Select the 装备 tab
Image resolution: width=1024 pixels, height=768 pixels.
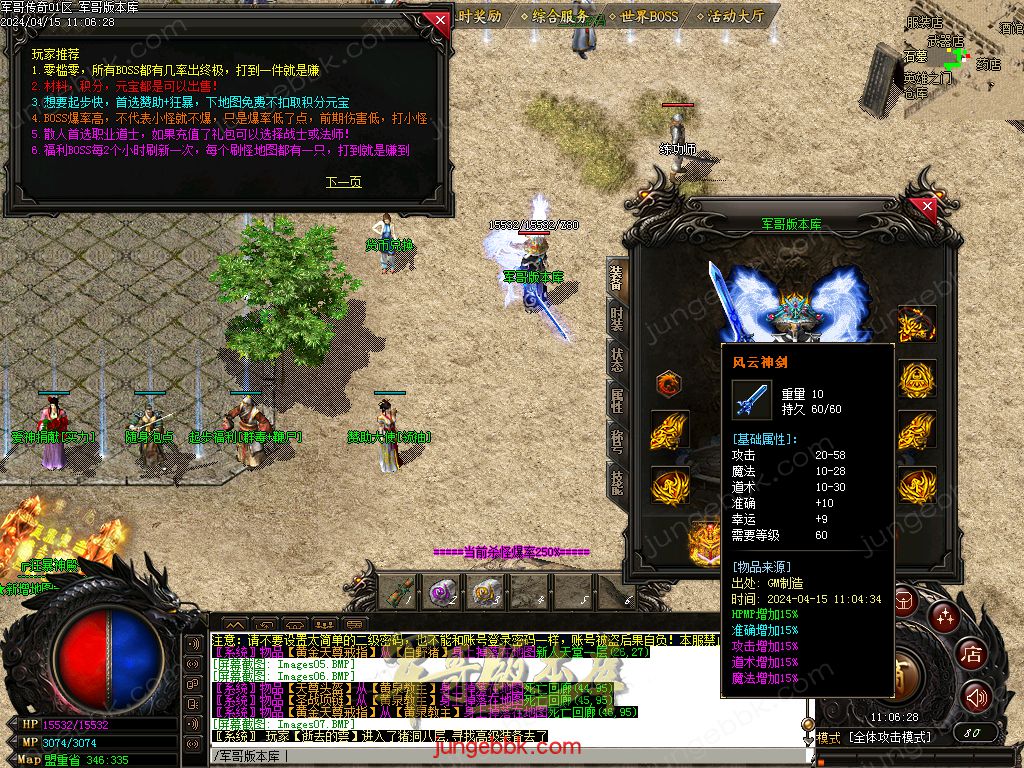click(617, 278)
